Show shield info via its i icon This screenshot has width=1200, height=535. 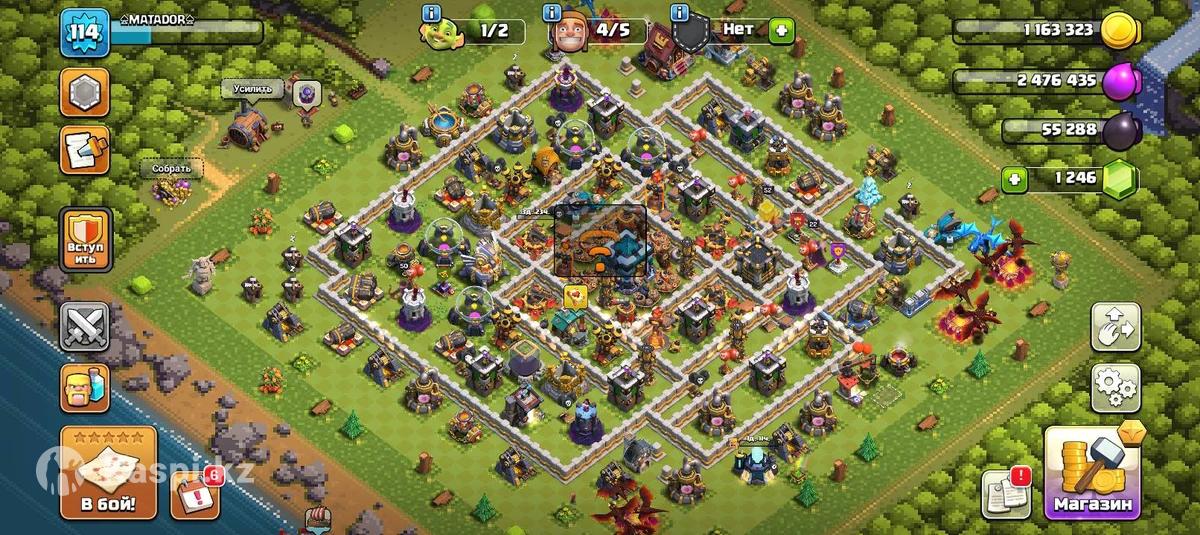[x=682, y=14]
